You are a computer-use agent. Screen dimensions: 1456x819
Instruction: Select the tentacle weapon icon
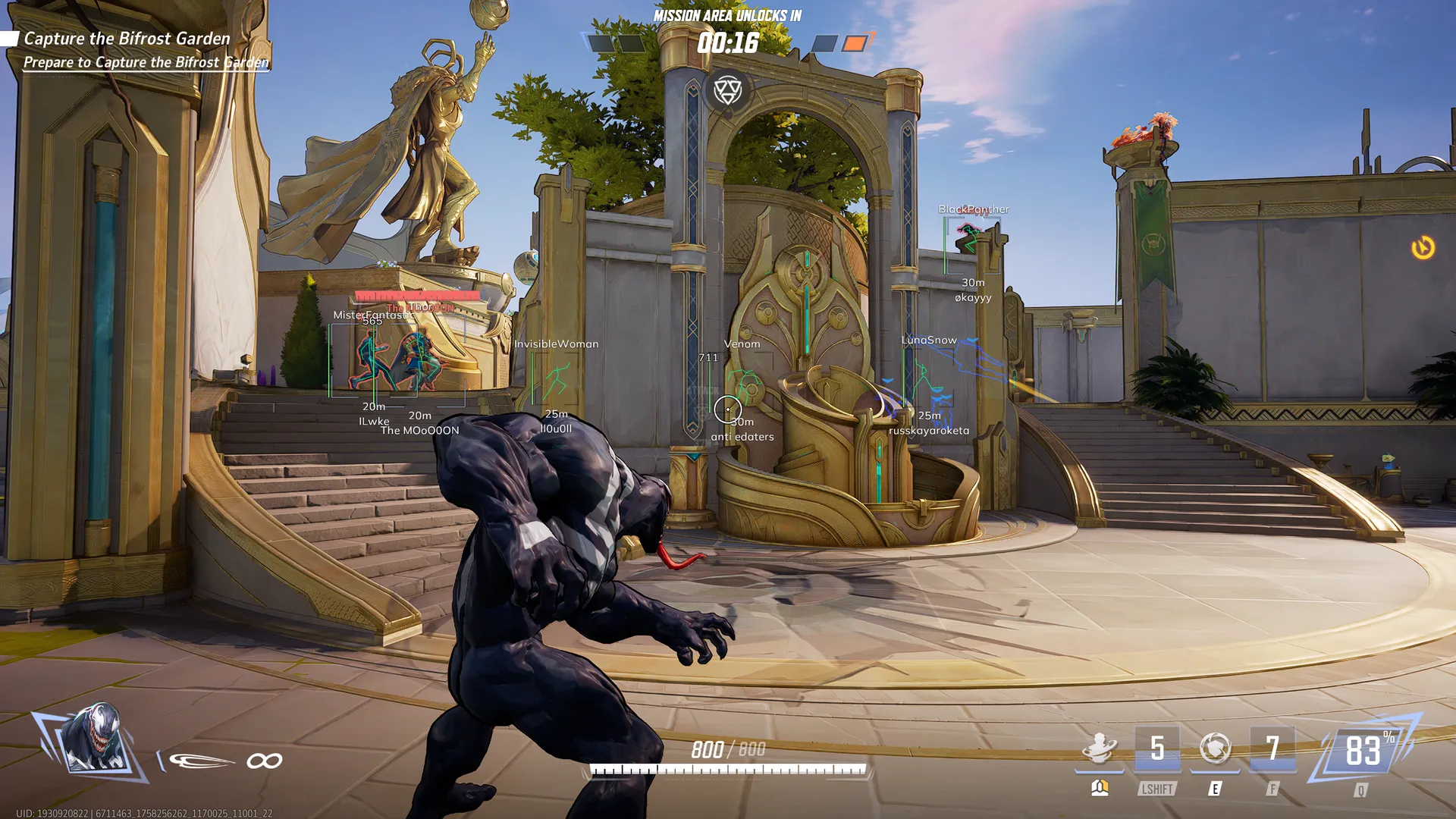coord(201,761)
